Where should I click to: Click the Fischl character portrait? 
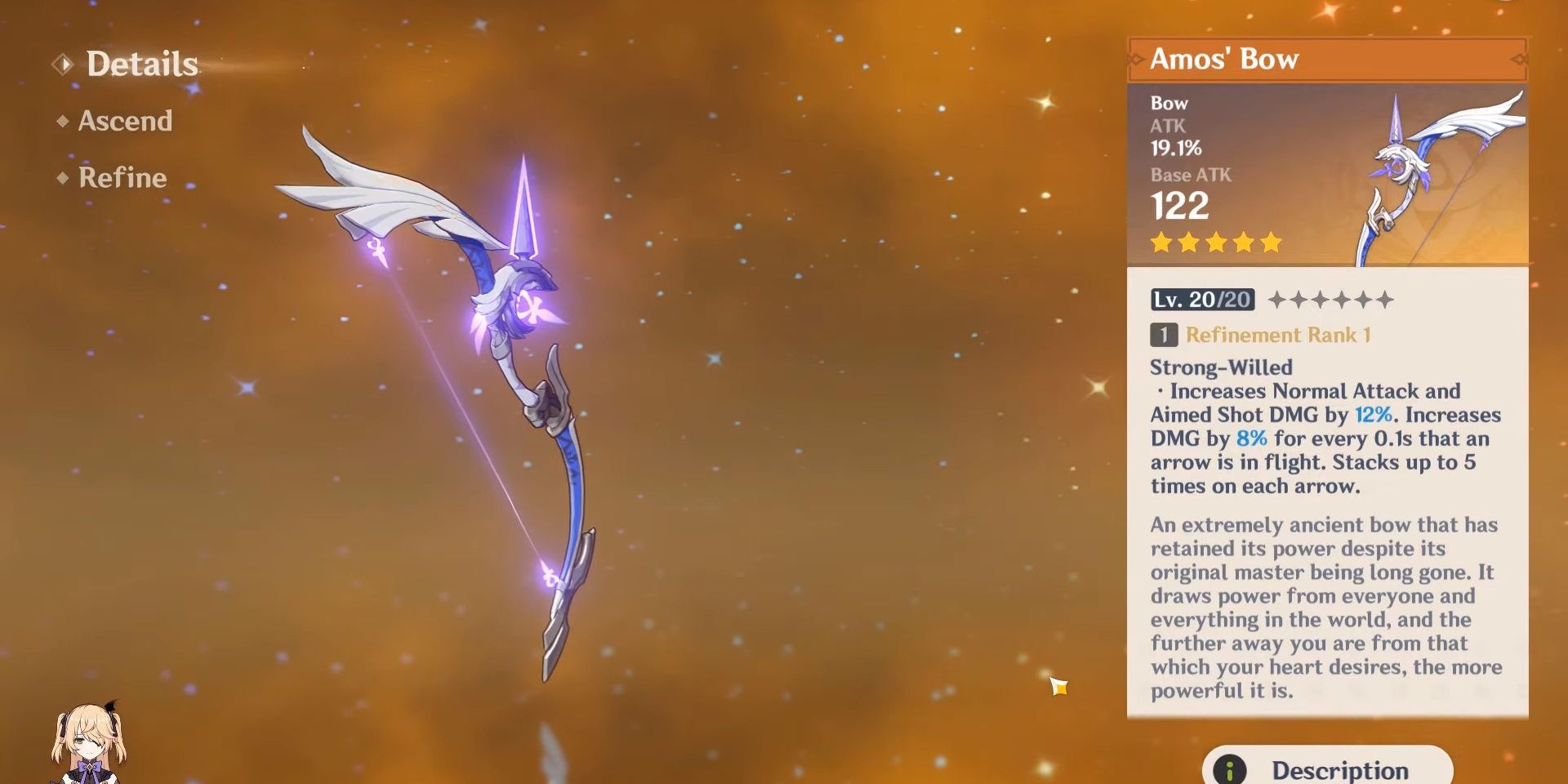point(88,743)
